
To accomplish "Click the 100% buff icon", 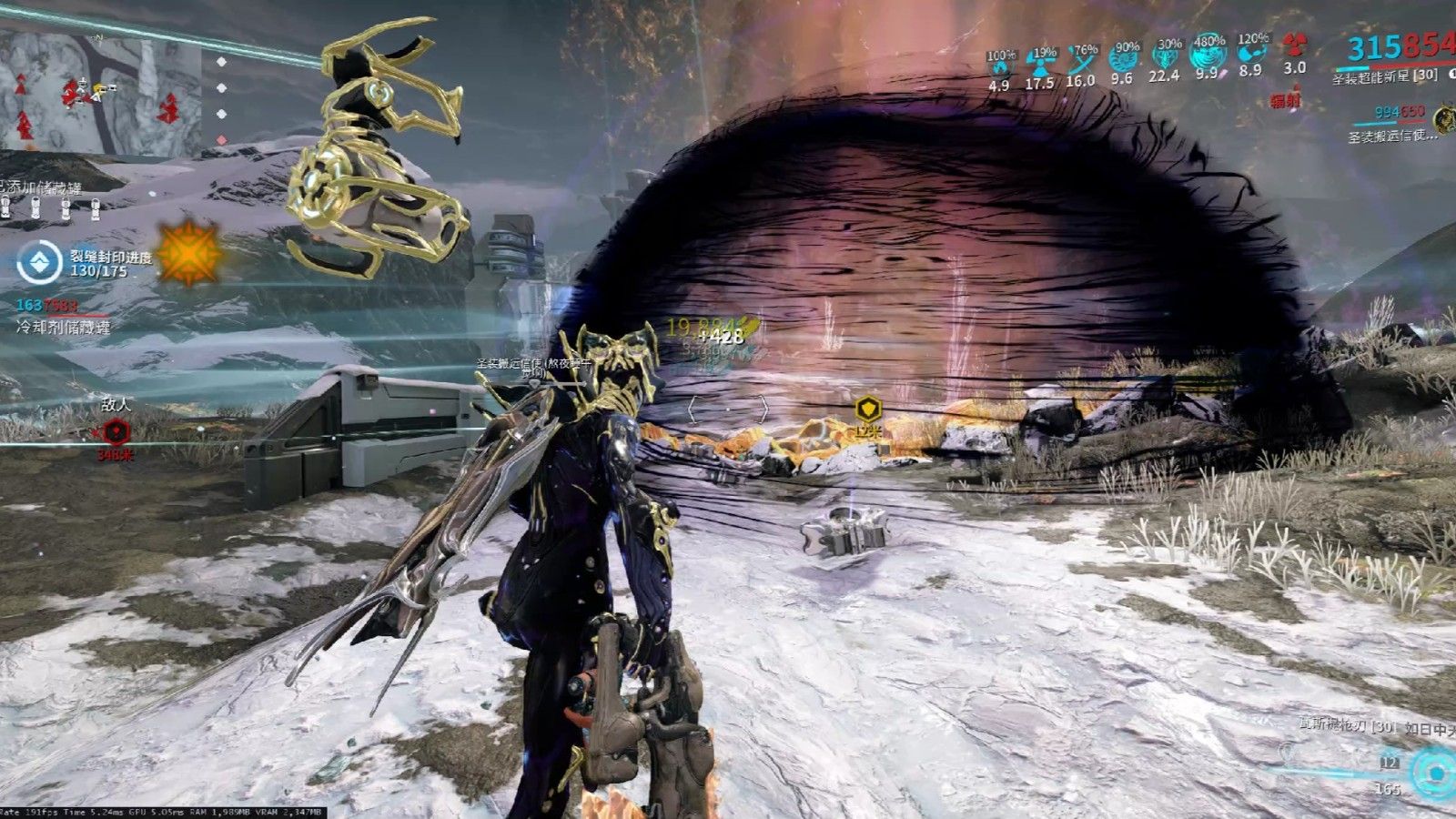I will pos(999,64).
